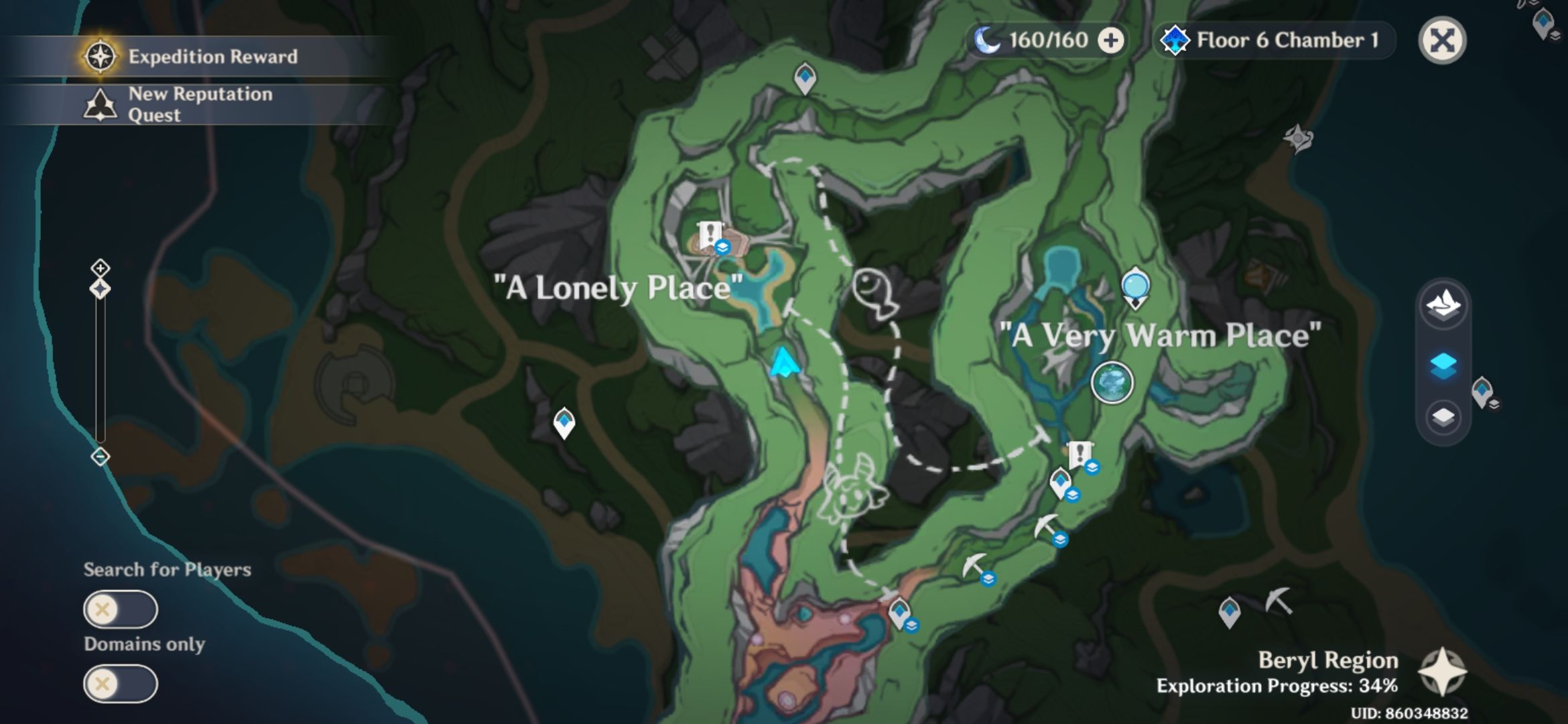This screenshot has height=724, width=1568.
Task: Select the mountain terrain view icon on right
Action: coord(1442,305)
